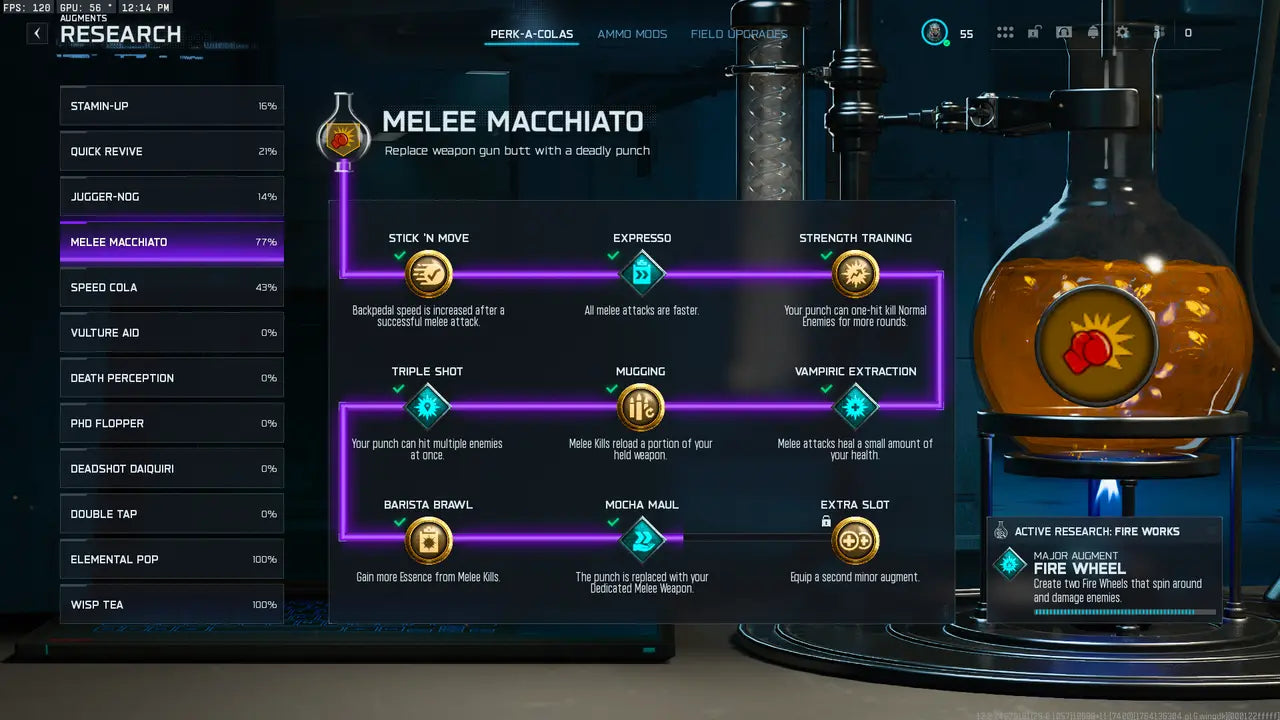
Task: Open the settings gear icon
Action: [1123, 33]
